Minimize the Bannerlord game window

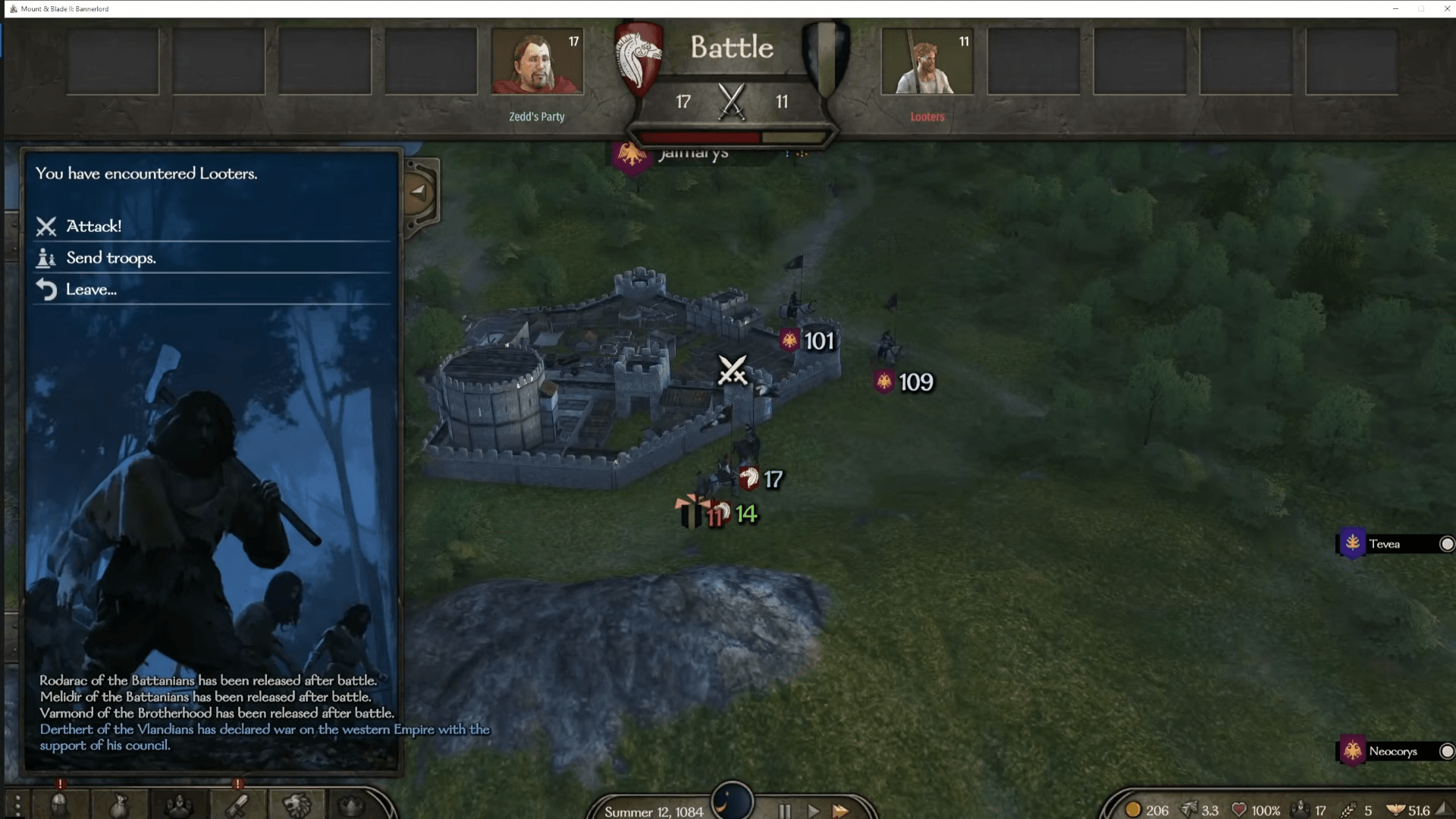1395,8
